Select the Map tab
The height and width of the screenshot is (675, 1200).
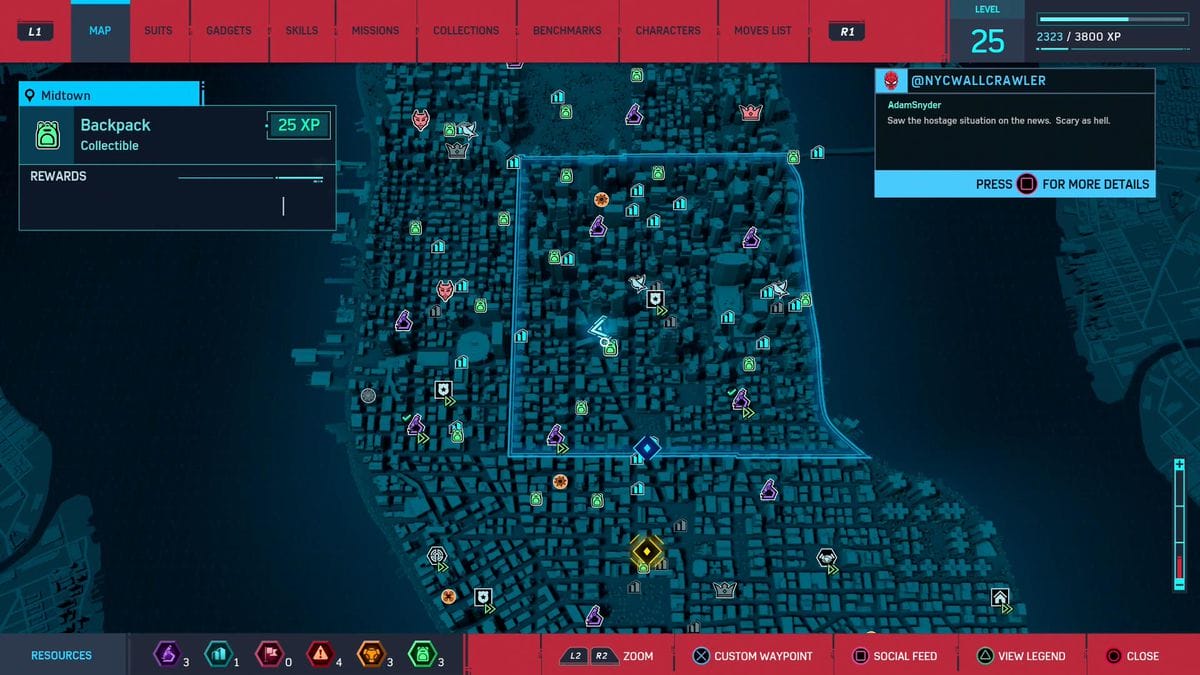[x=100, y=31]
